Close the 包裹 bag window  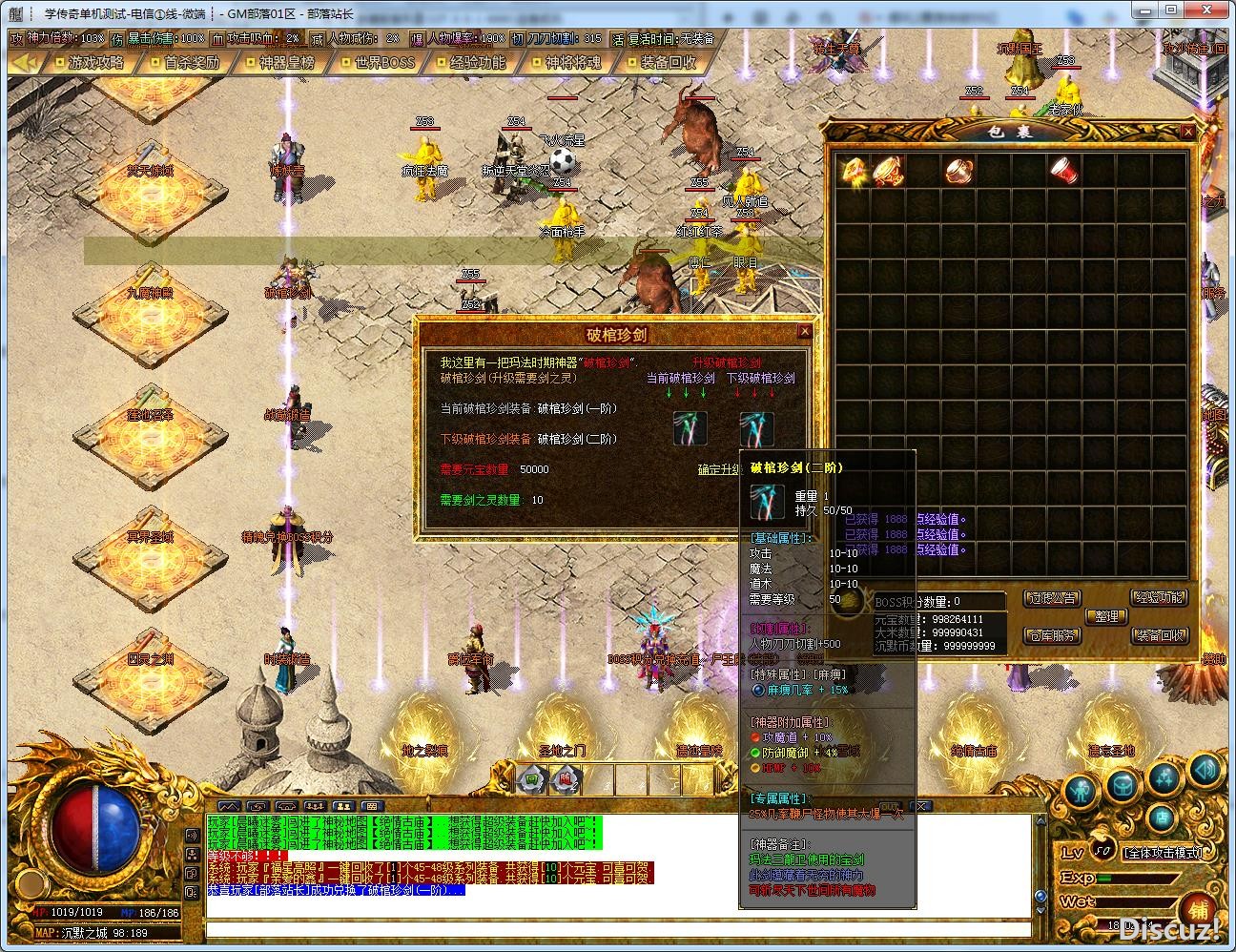(1187, 132)
